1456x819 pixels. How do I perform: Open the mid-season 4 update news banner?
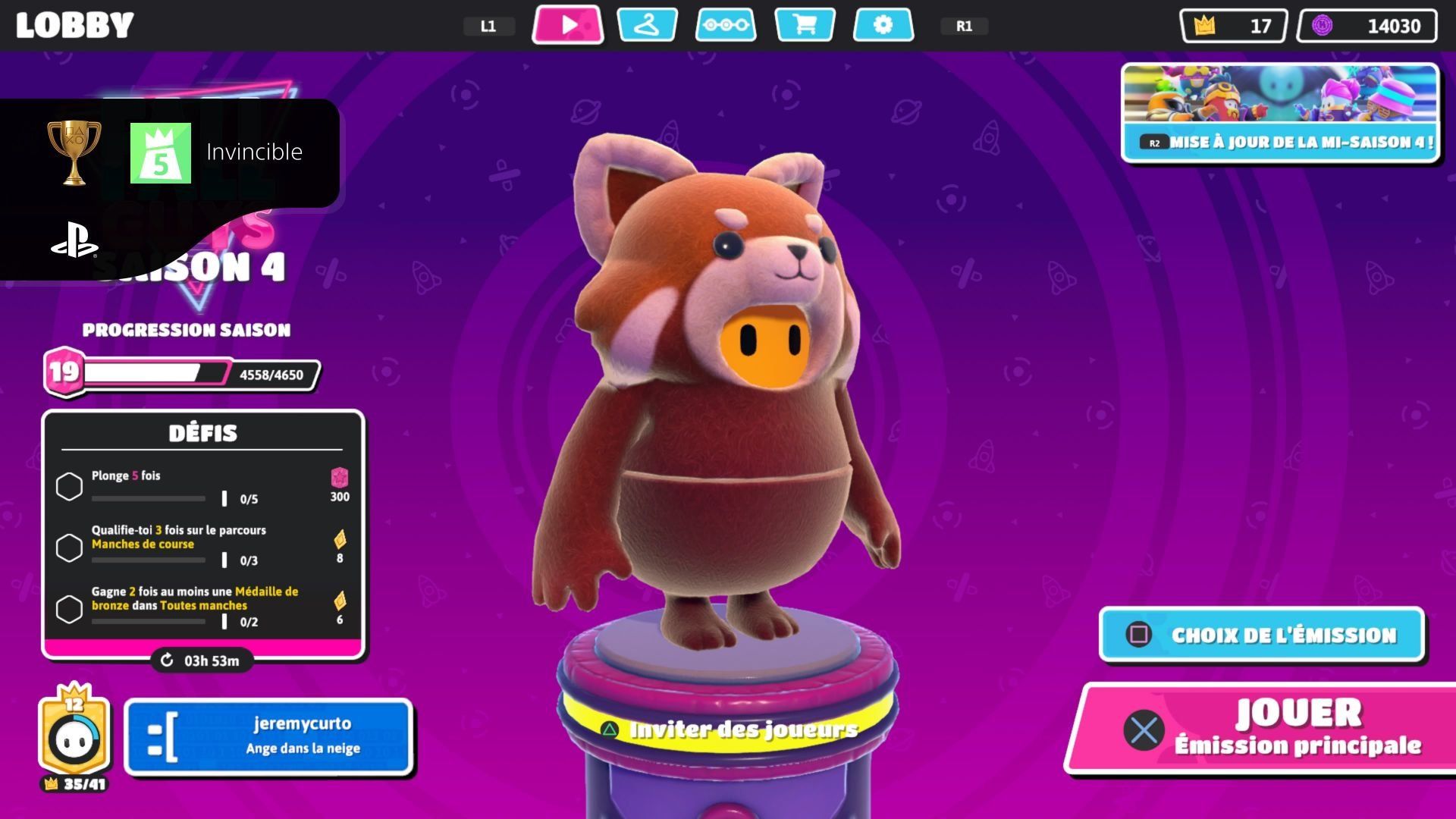[1280, 112]
